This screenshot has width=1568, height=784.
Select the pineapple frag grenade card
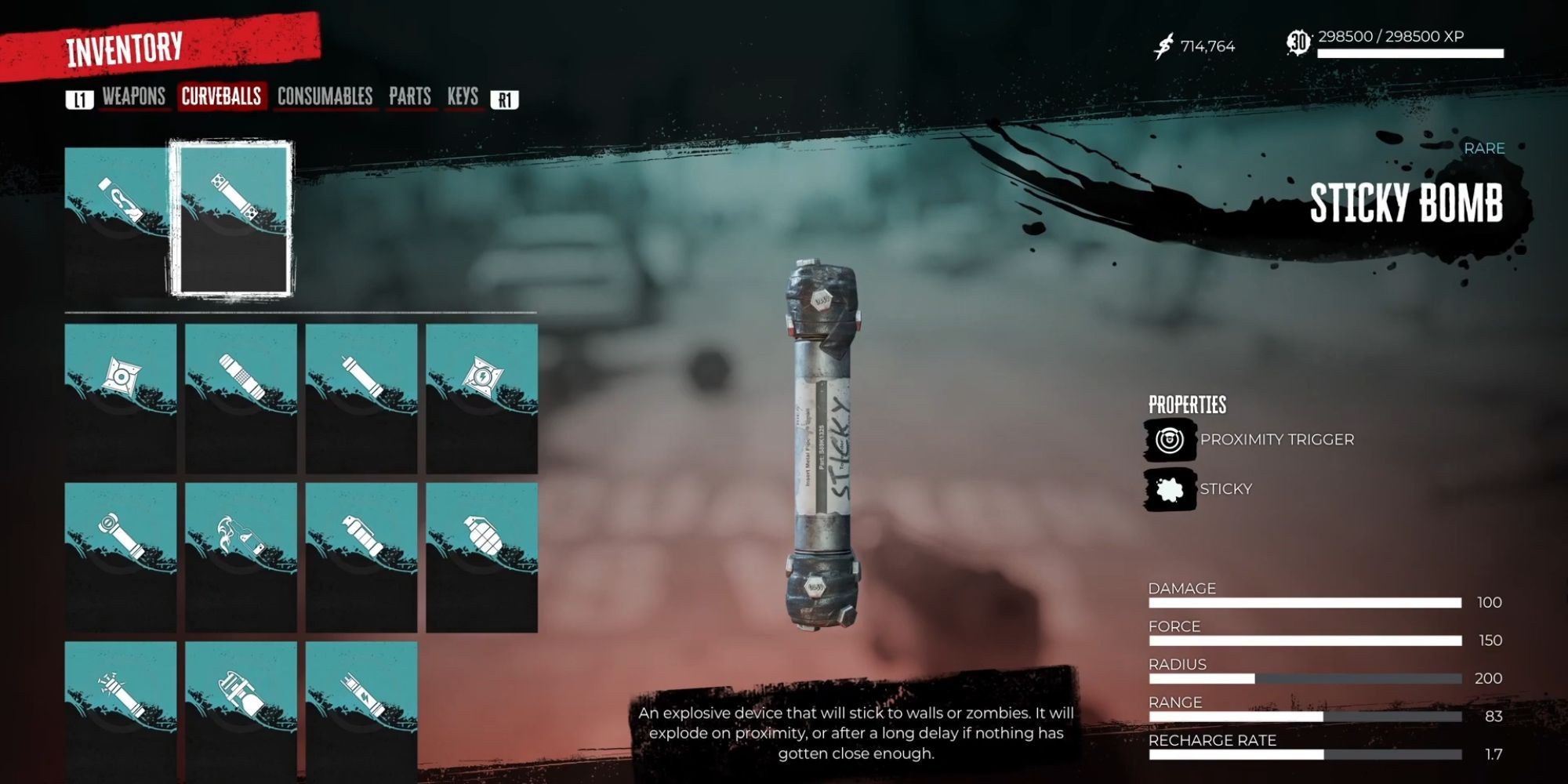pyautogui.click(x=481, y=557)
